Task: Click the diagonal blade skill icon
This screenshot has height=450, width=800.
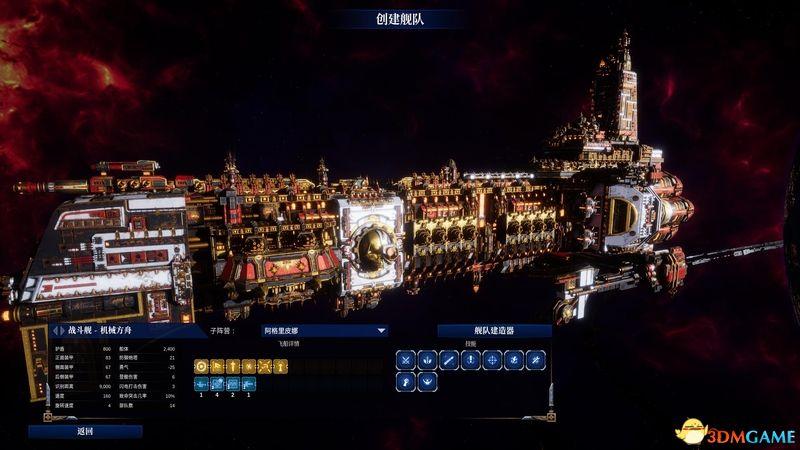Action: point(448,360)
